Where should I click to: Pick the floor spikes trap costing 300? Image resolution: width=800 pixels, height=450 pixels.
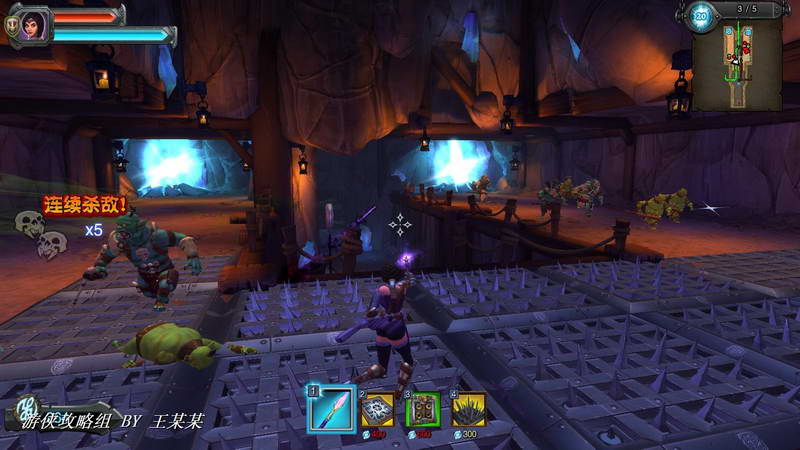pyautogui.click(x=468, y=409)
